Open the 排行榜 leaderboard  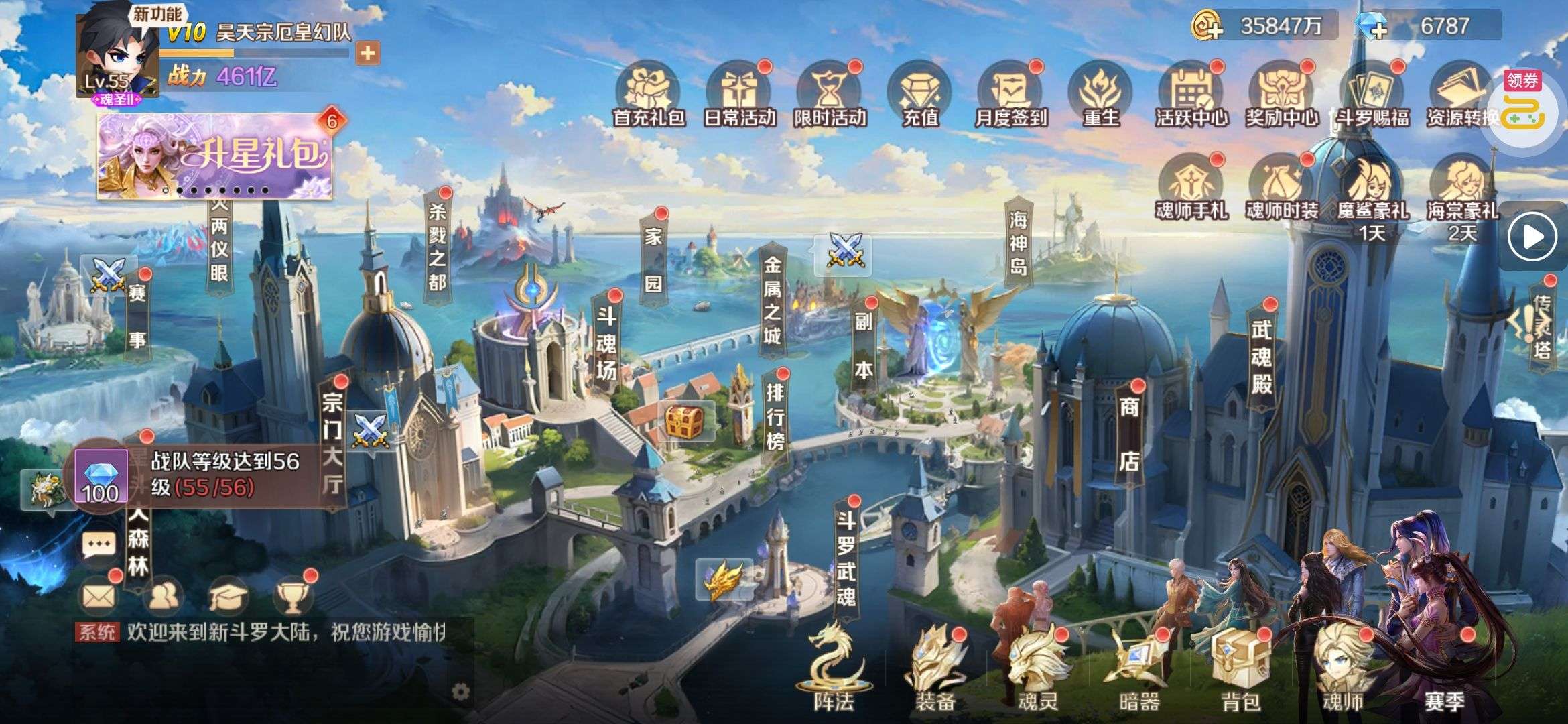tap(775, 416)
